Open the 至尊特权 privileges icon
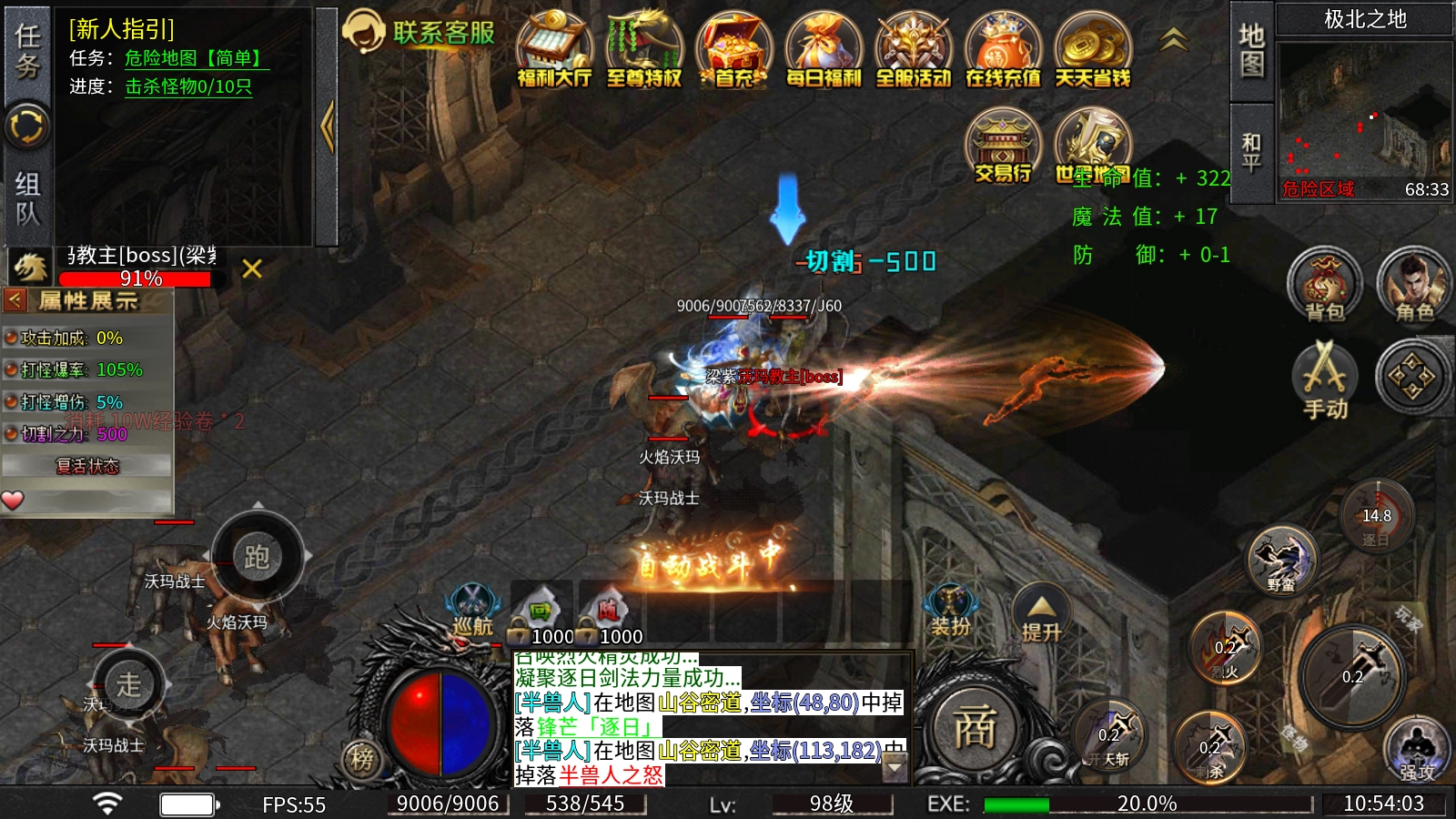This screenshot has height=819, width=1456. coord(644,50)
